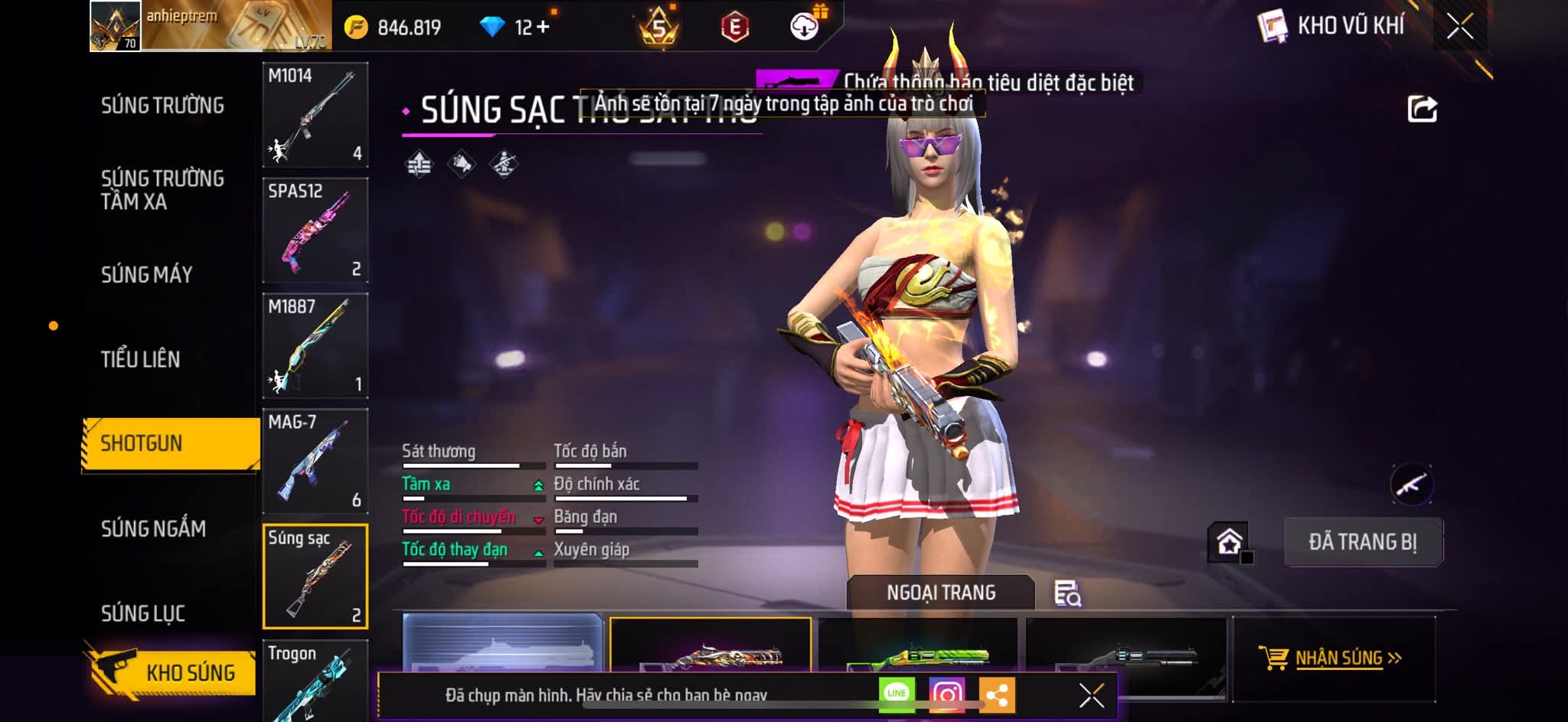Click the Đã Trang Bị button

point(1363,542)
